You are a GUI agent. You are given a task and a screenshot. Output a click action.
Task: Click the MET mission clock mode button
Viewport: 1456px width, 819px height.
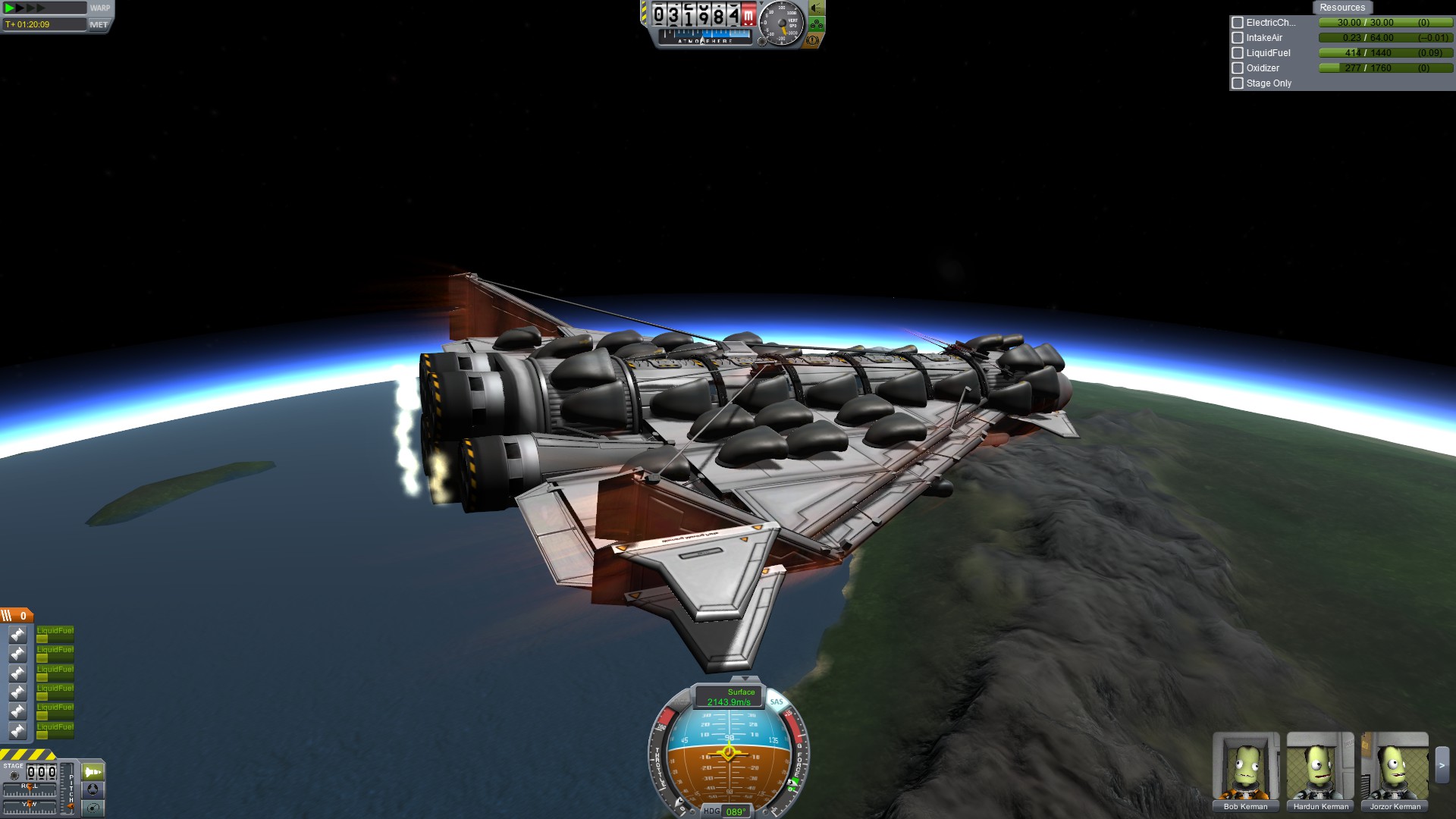pyautogui.click(x=99, y=24)
